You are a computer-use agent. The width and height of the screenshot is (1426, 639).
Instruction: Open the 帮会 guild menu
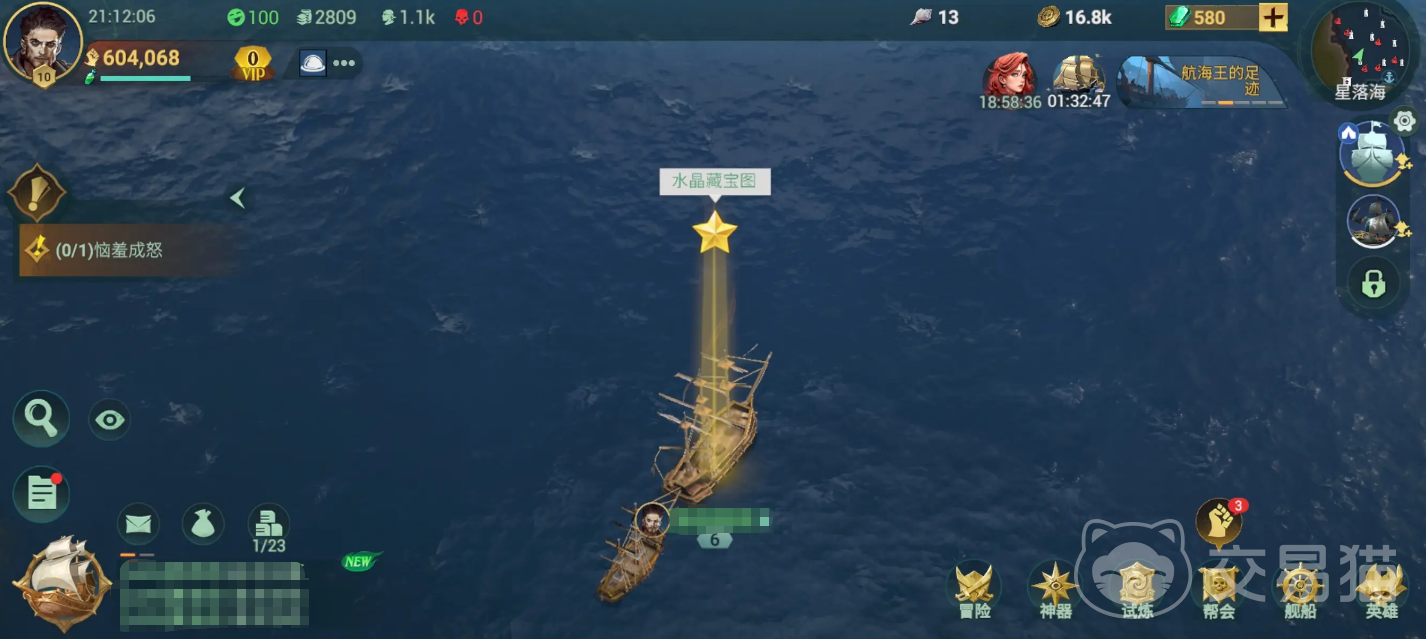click(1219, 589)
